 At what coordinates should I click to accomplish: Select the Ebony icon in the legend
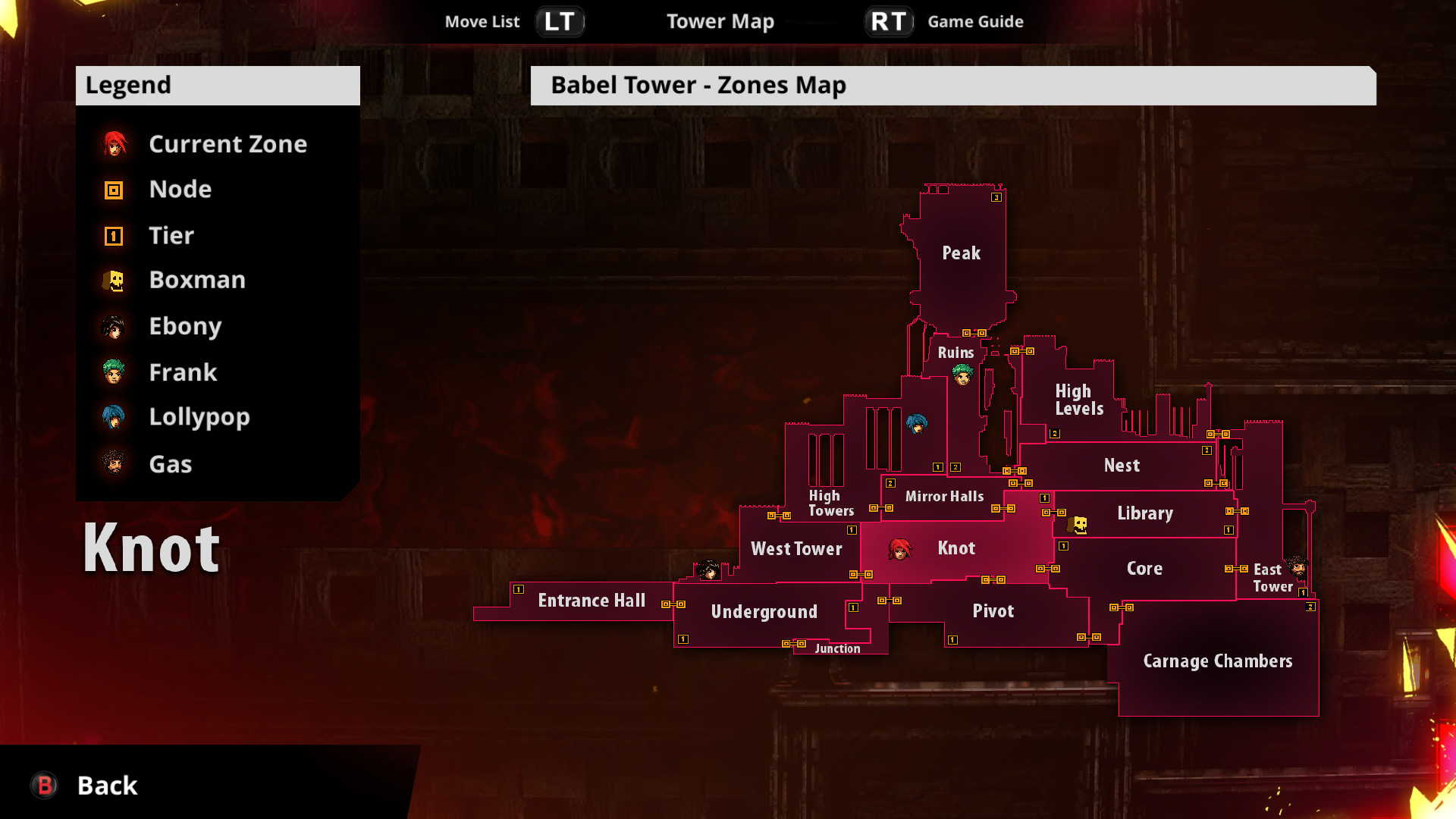[x=112, y=326]
